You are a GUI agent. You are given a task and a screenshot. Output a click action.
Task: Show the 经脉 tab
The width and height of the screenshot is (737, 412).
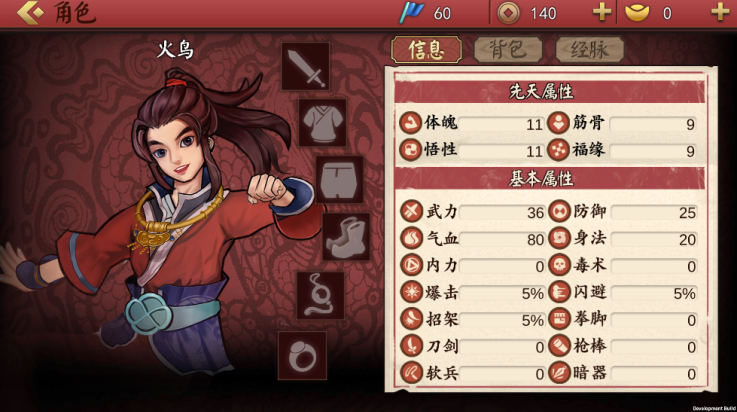589,50
